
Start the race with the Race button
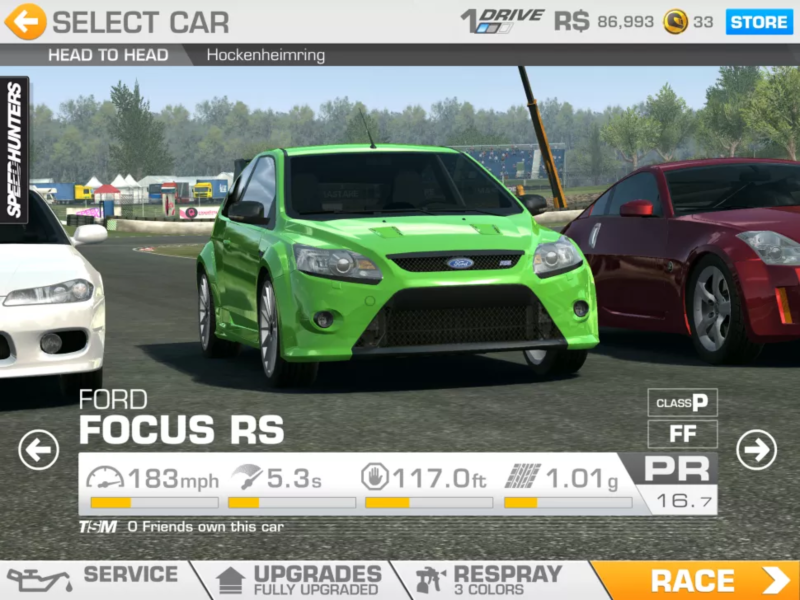pyautogui.click(x=695, y=580)
